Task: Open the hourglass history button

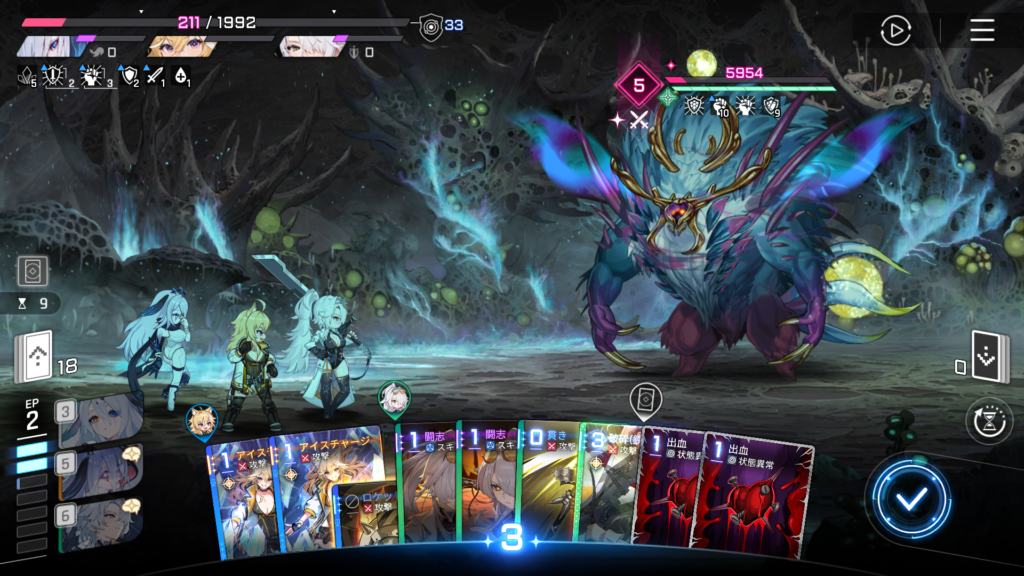Action: (x=989, y=422)
